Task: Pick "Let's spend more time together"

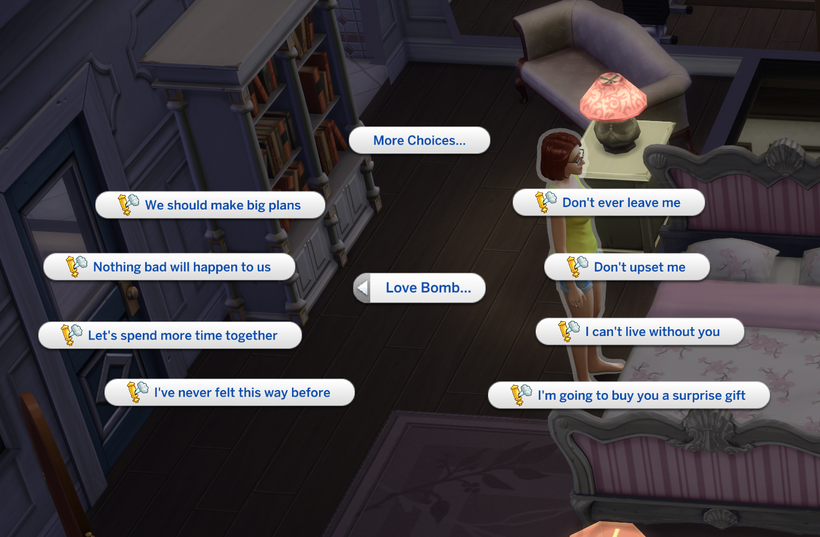Action: [170, 335]
